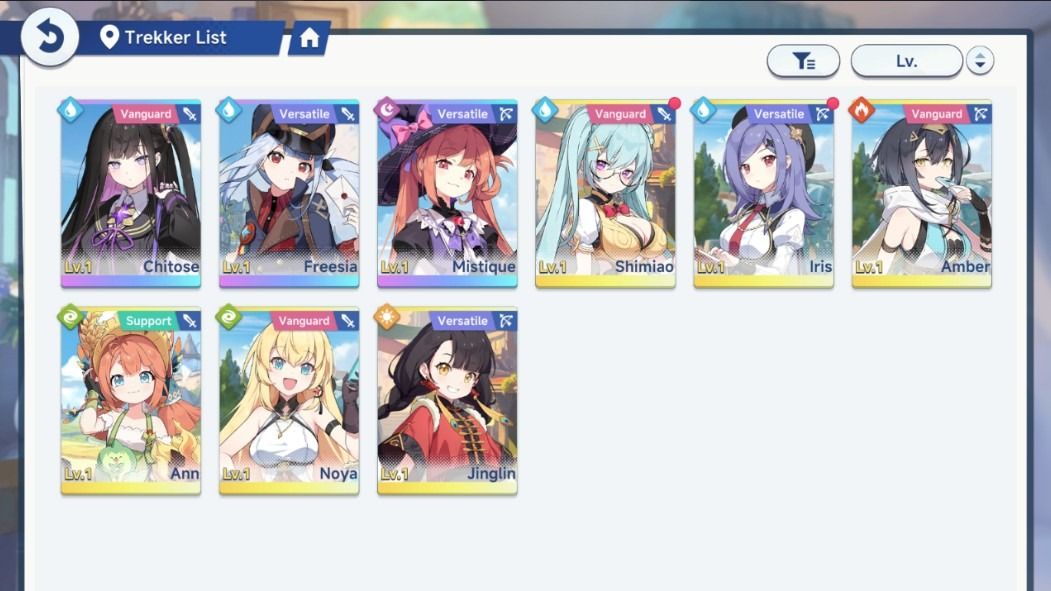Viewport: 1051px width, 591px height.
Task: Toggle the sort order arrows
Action: 979,61
